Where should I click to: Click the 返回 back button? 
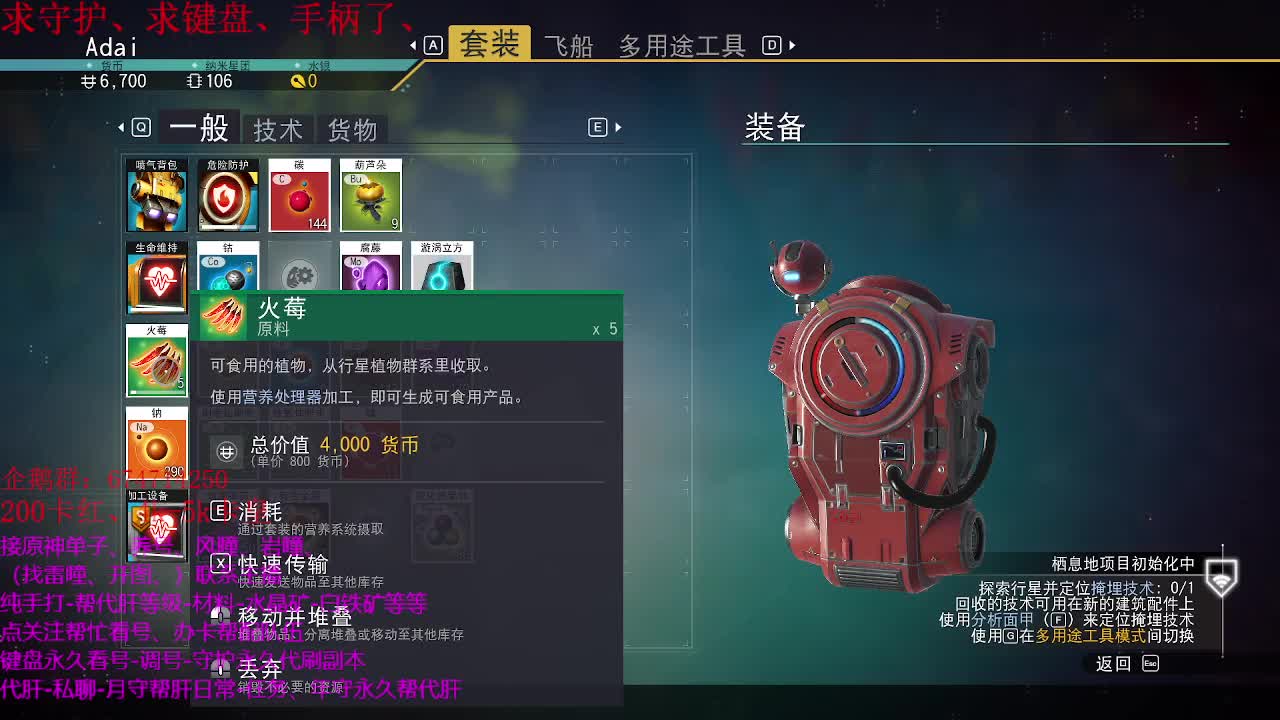click(1113, 663)
